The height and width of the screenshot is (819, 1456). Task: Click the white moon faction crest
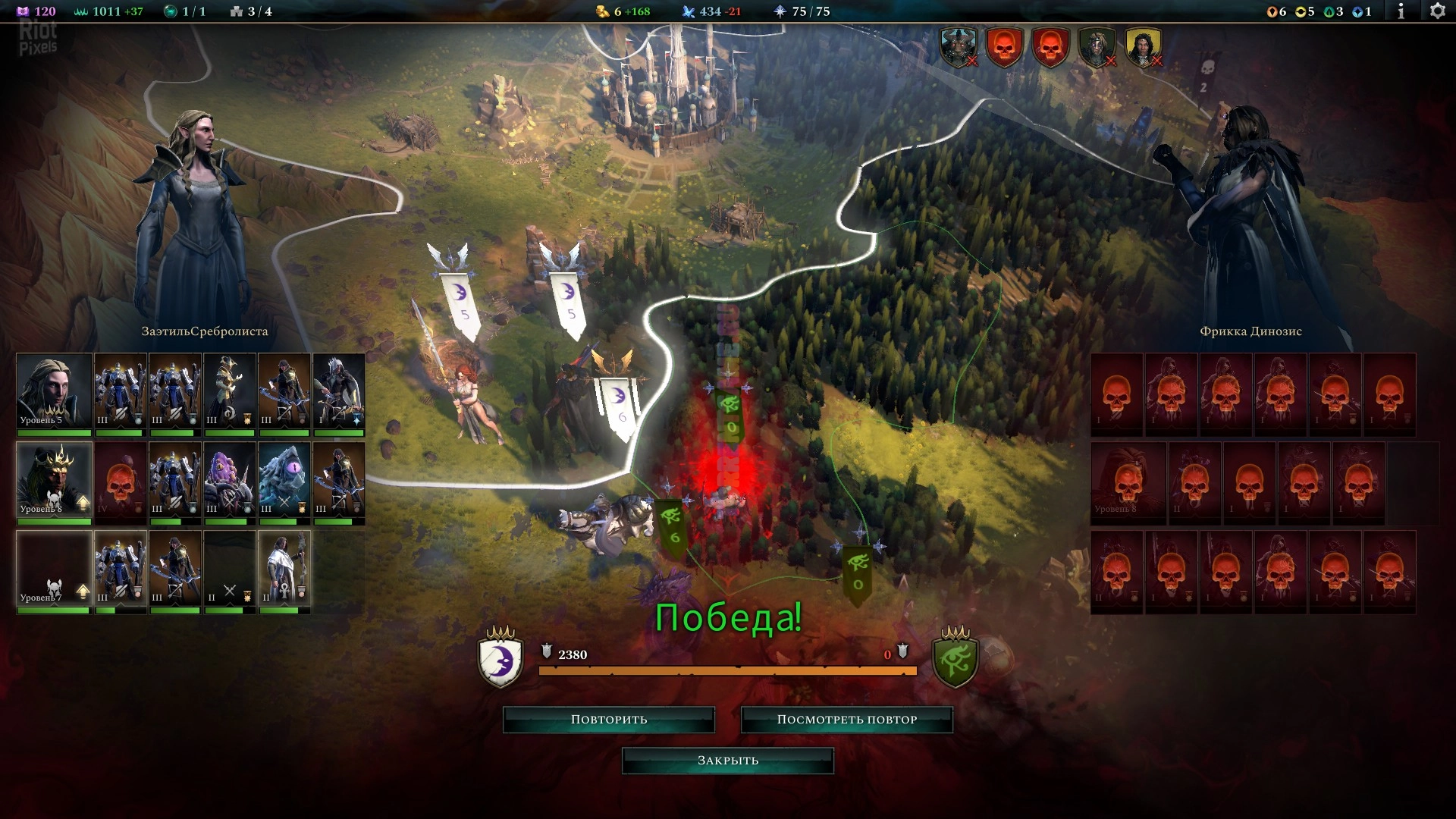[x=500, y=659]
